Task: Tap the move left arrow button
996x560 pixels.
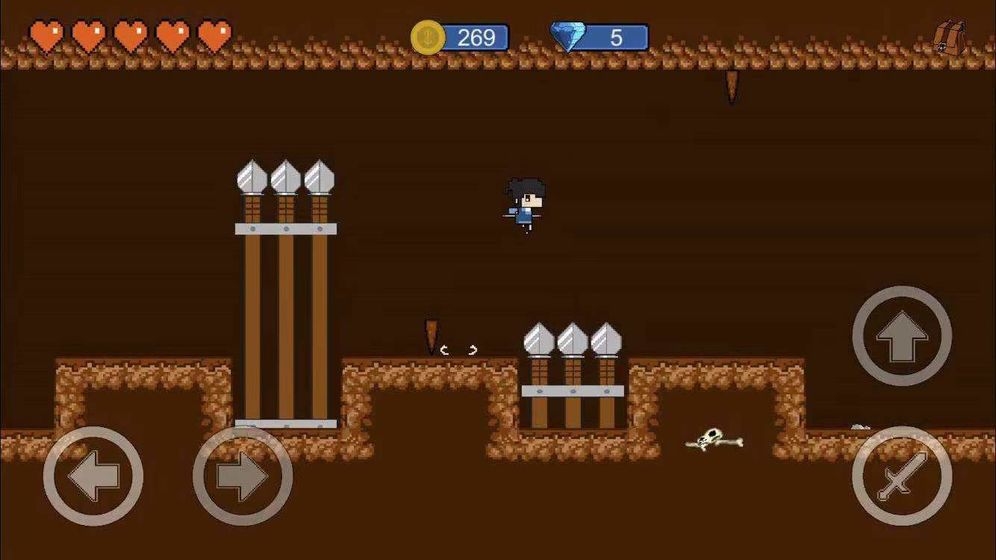Action: [x=93, y=477]
